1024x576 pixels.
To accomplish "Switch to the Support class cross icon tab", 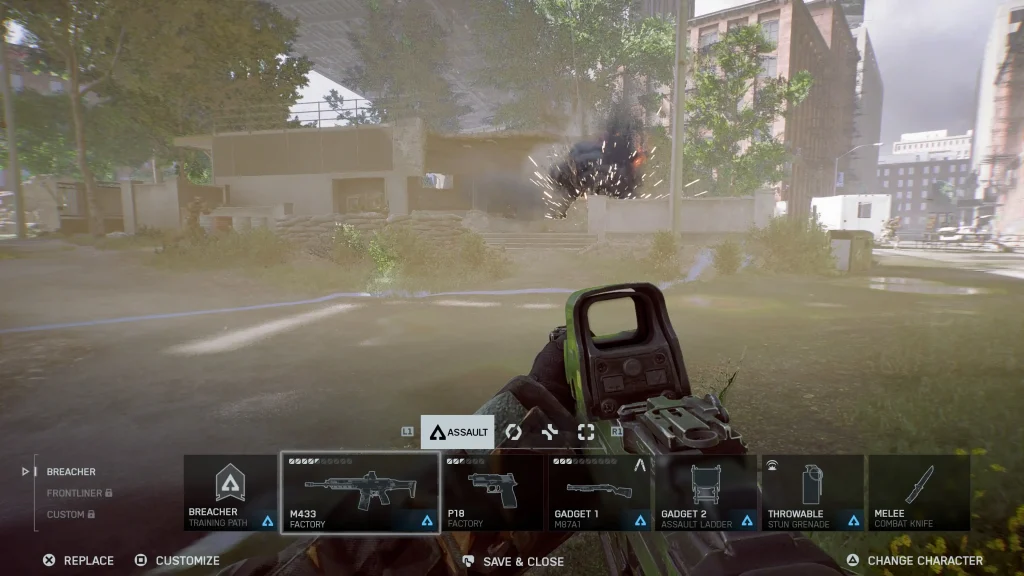I will (550, 432).
